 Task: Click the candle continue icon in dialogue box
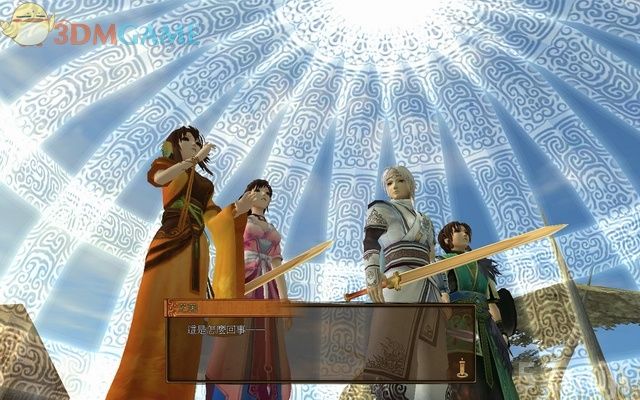[464, 366]
